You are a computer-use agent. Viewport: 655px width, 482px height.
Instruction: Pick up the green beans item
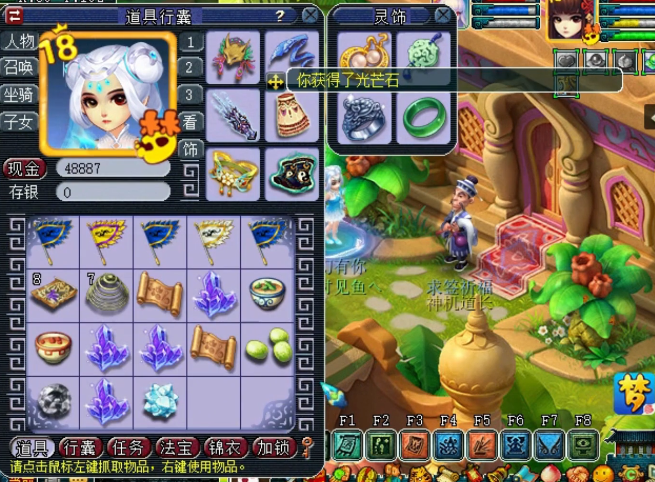click(x=268, y=347)
